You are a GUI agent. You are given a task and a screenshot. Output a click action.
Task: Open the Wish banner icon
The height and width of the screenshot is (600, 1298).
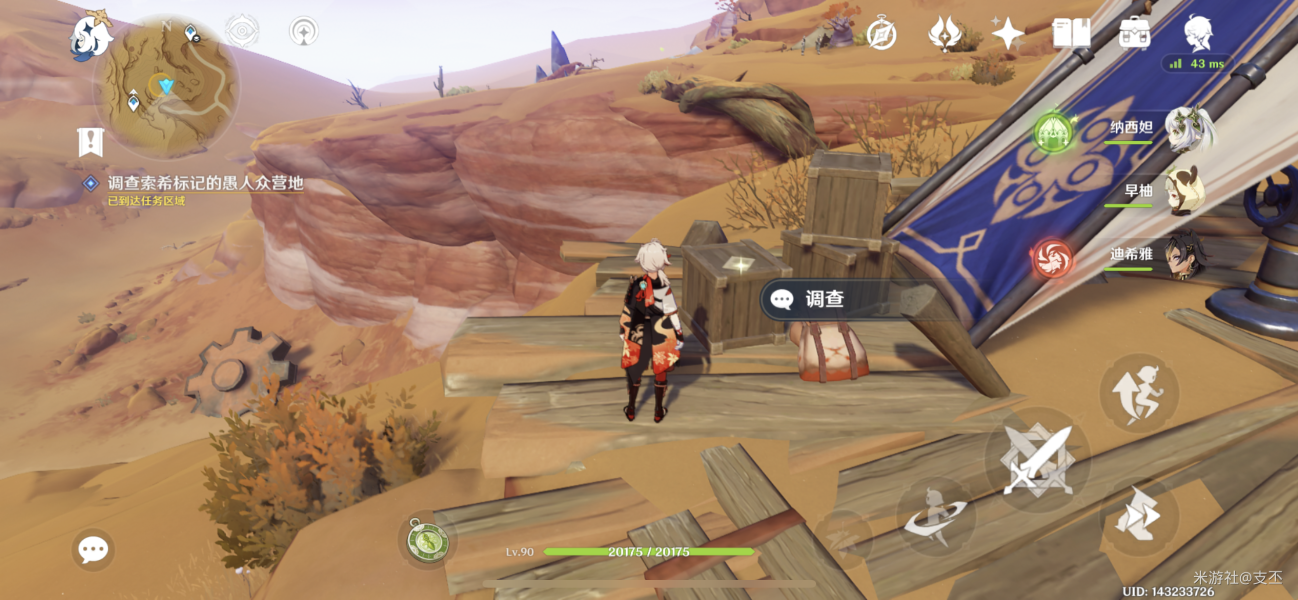pyautogui.click(x=944, y=34)
